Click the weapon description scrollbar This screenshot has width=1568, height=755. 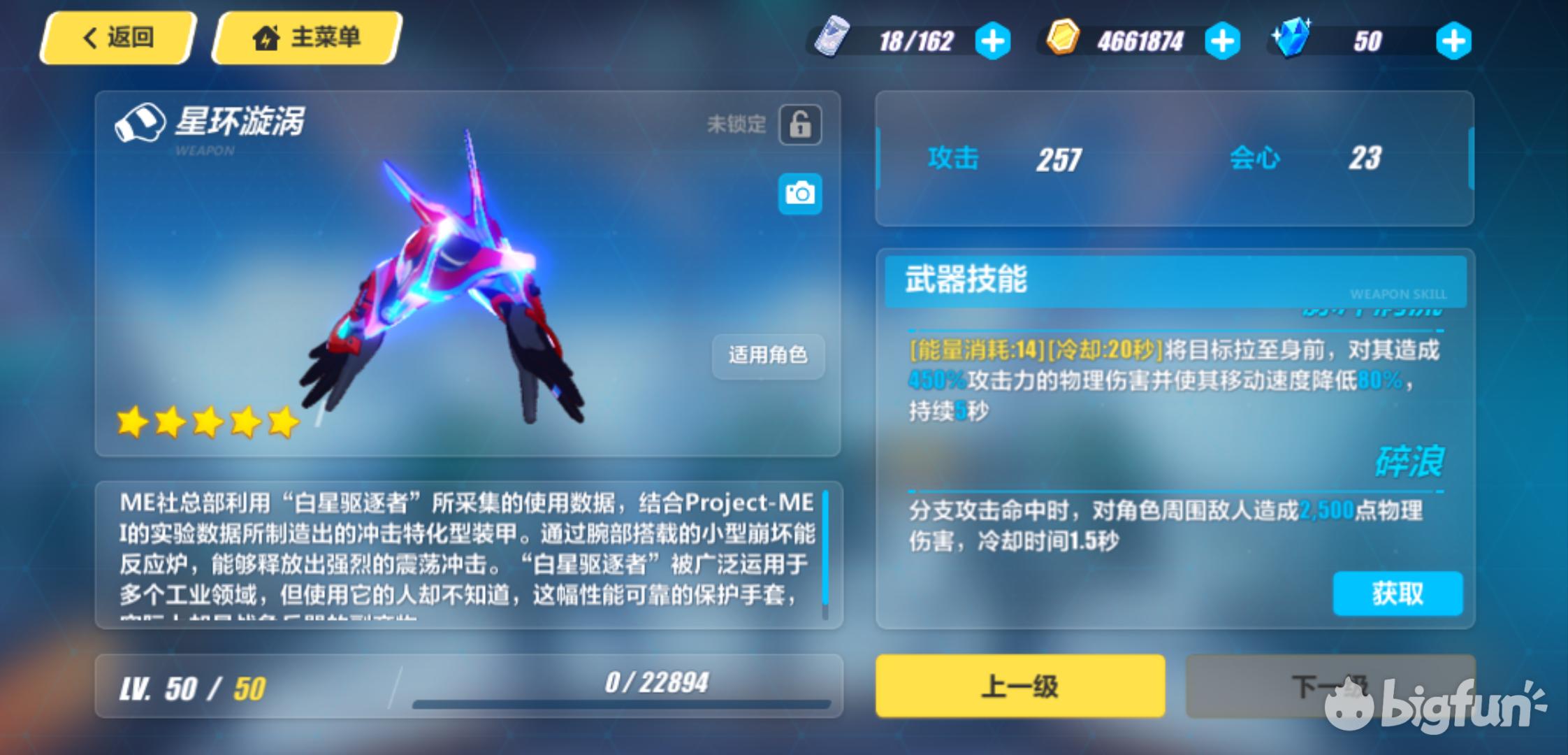pyautogui.click(x=825, y=552)
